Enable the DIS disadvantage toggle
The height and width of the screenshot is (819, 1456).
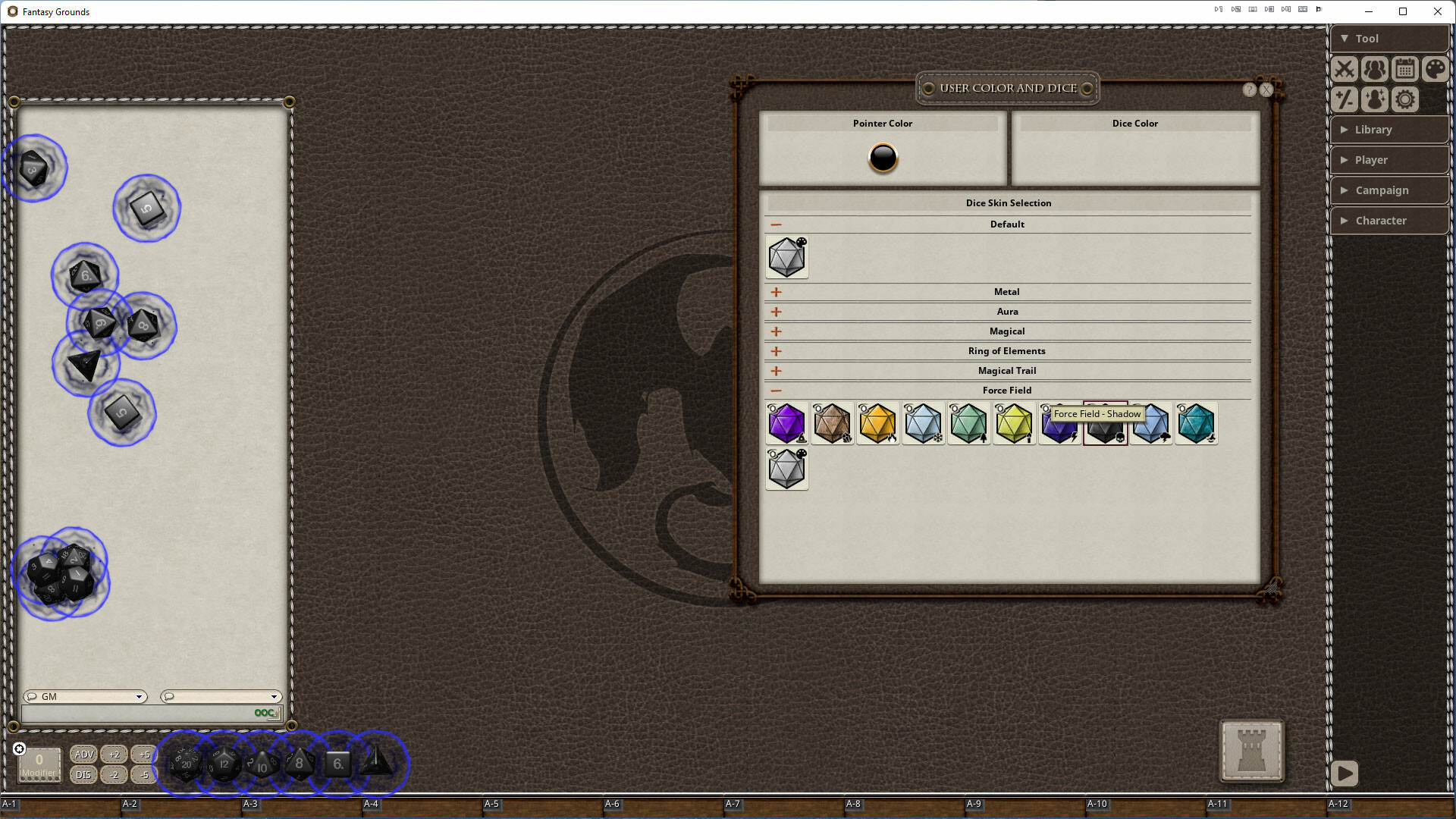(83, 775)
